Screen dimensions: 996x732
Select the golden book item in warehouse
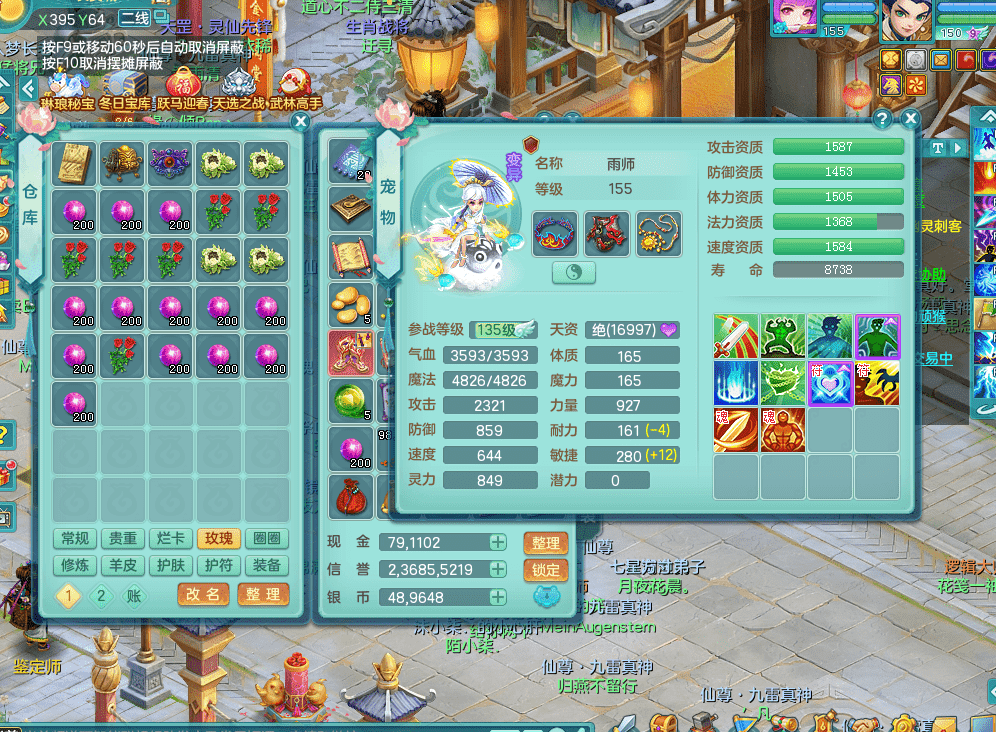coord(74,163)
